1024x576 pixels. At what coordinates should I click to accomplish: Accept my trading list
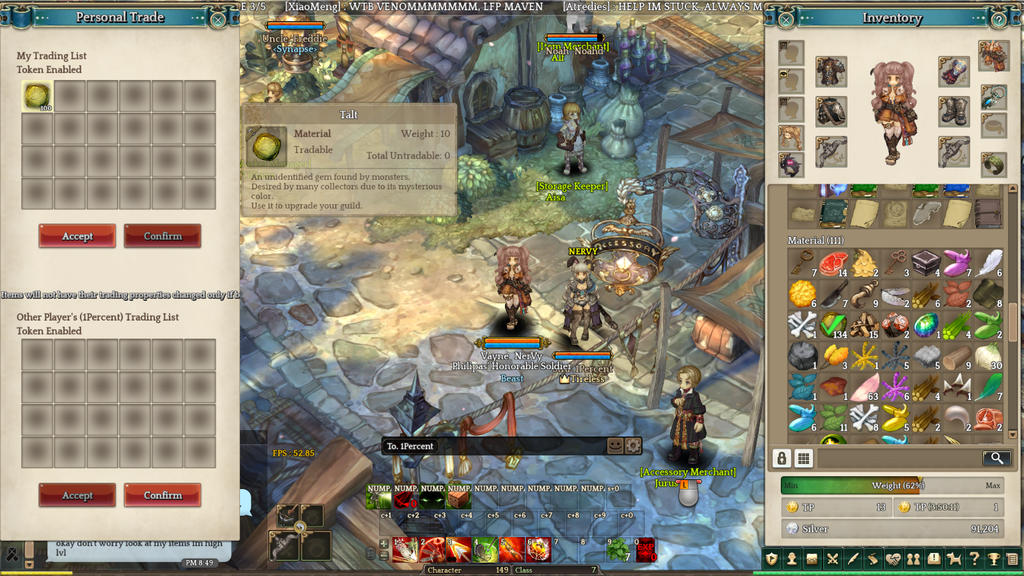(x=77, y=236)
